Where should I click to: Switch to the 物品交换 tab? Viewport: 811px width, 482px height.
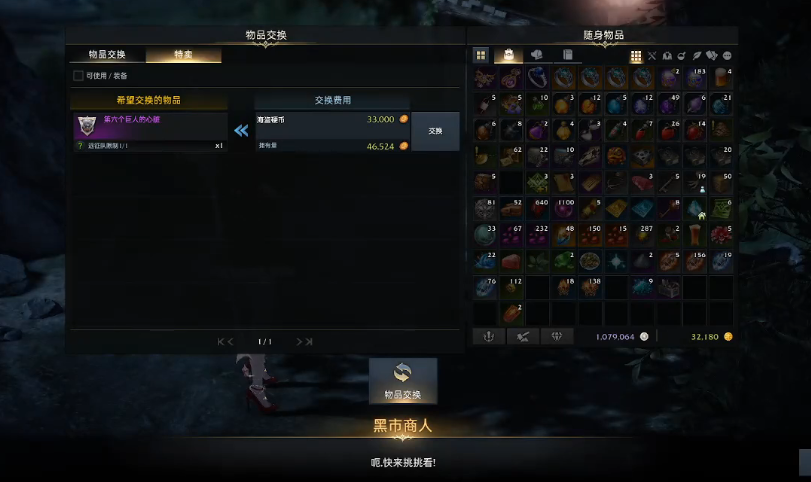107,55
